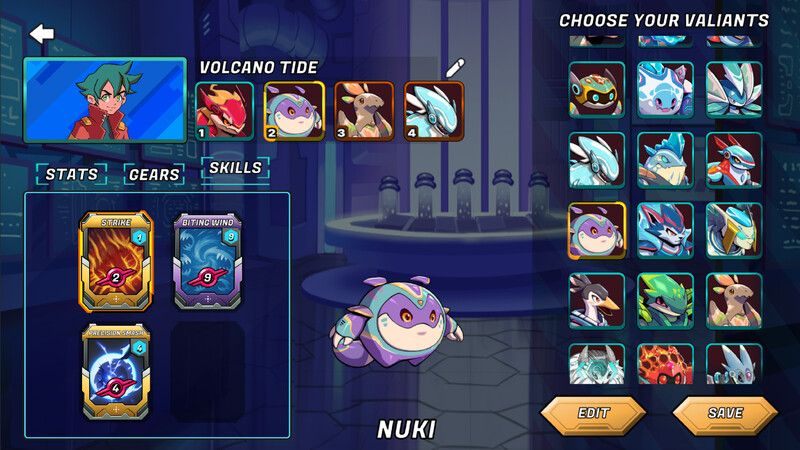Select the black-and-white crane valiant in the roster
800x450 pixels.
[597, 301]
